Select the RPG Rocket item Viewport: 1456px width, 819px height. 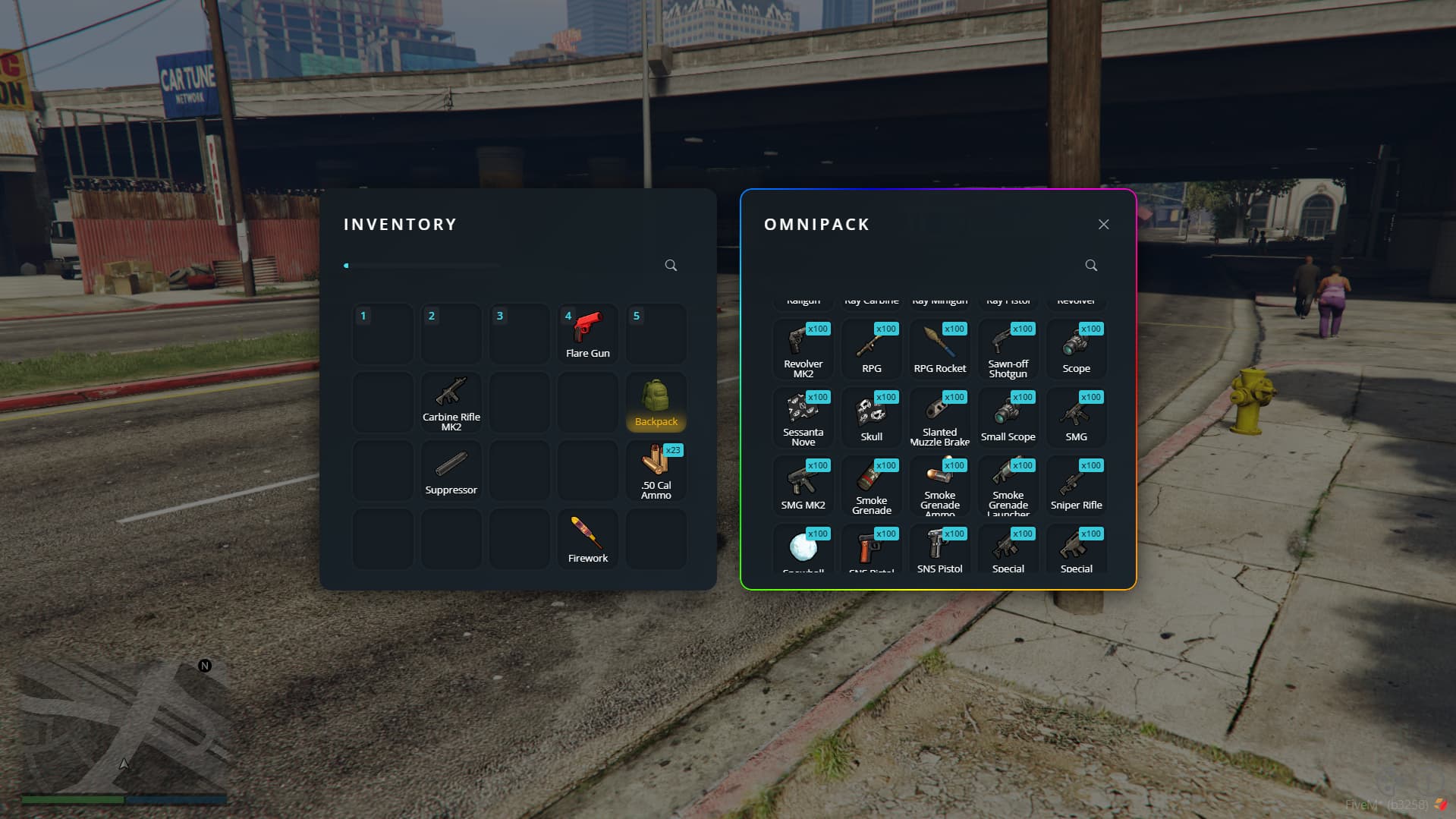click(x=939, y=349)
